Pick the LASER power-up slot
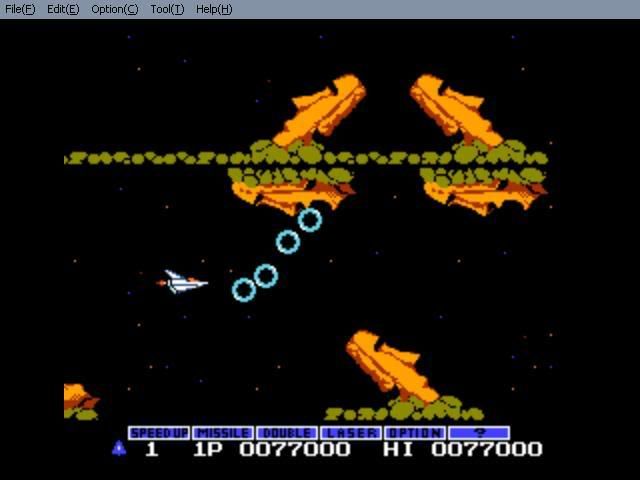 350,433
